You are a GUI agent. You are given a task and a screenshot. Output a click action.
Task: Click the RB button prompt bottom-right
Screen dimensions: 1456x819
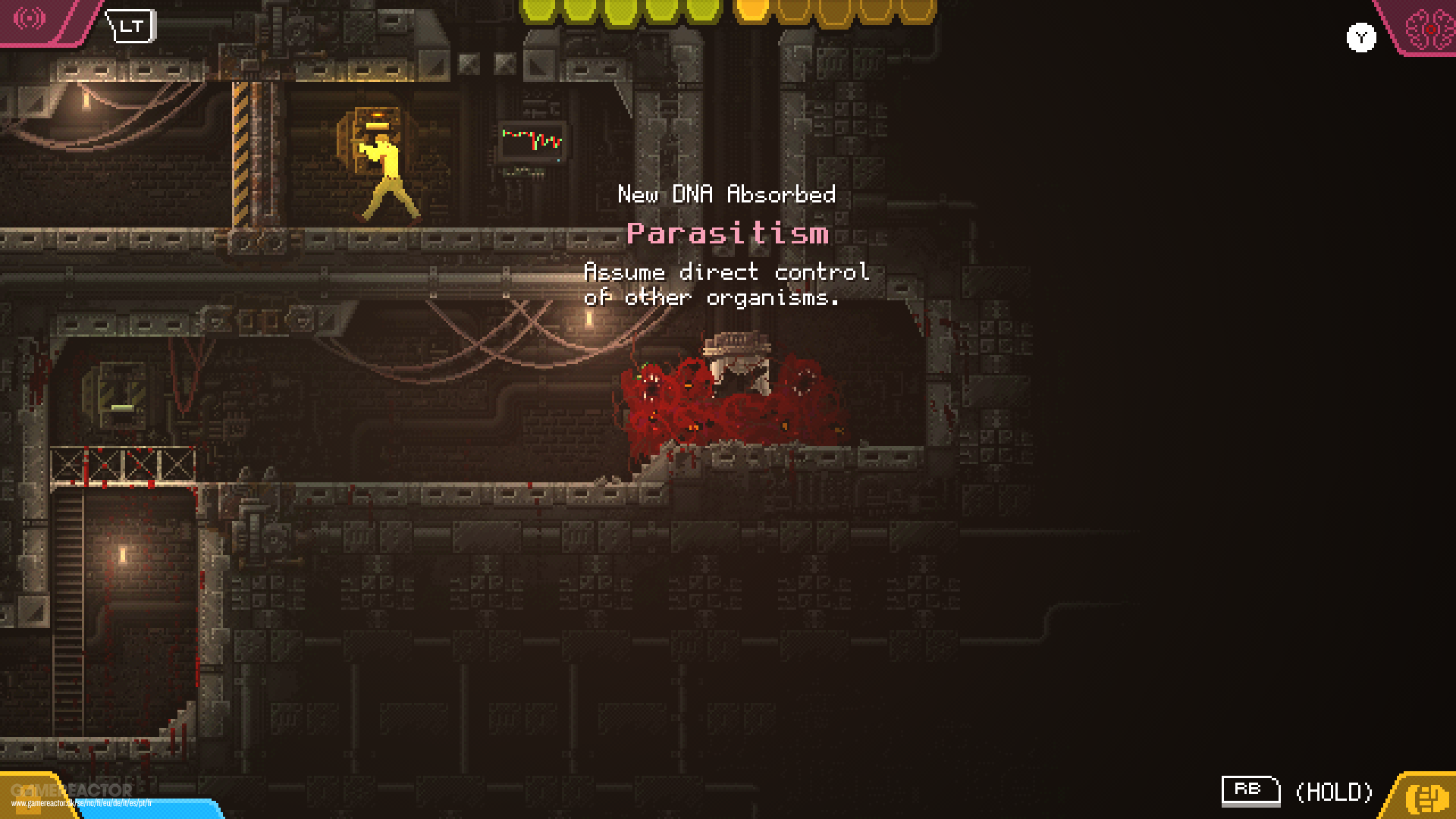point(1250,790)
